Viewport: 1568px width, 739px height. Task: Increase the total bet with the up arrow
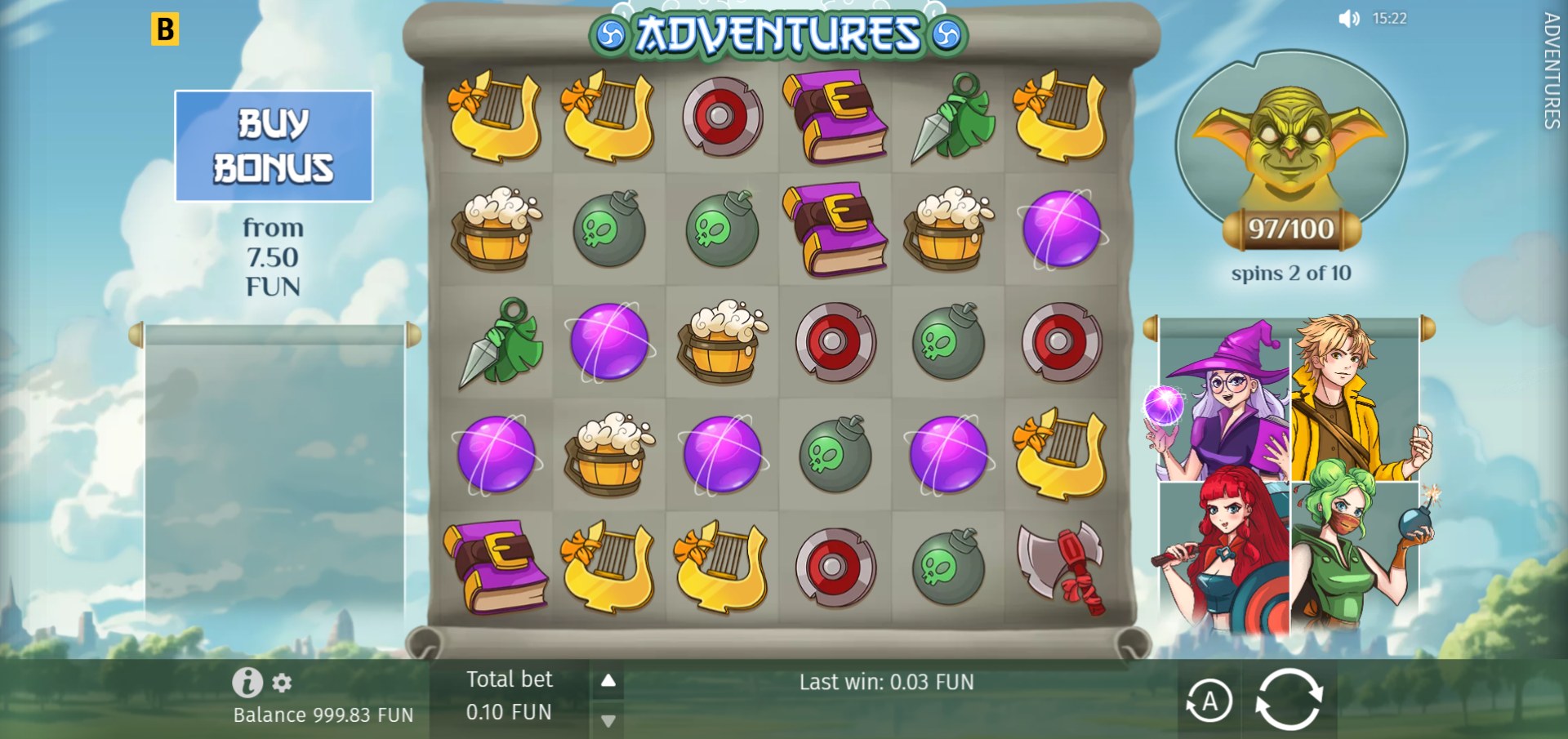point(608,680)
